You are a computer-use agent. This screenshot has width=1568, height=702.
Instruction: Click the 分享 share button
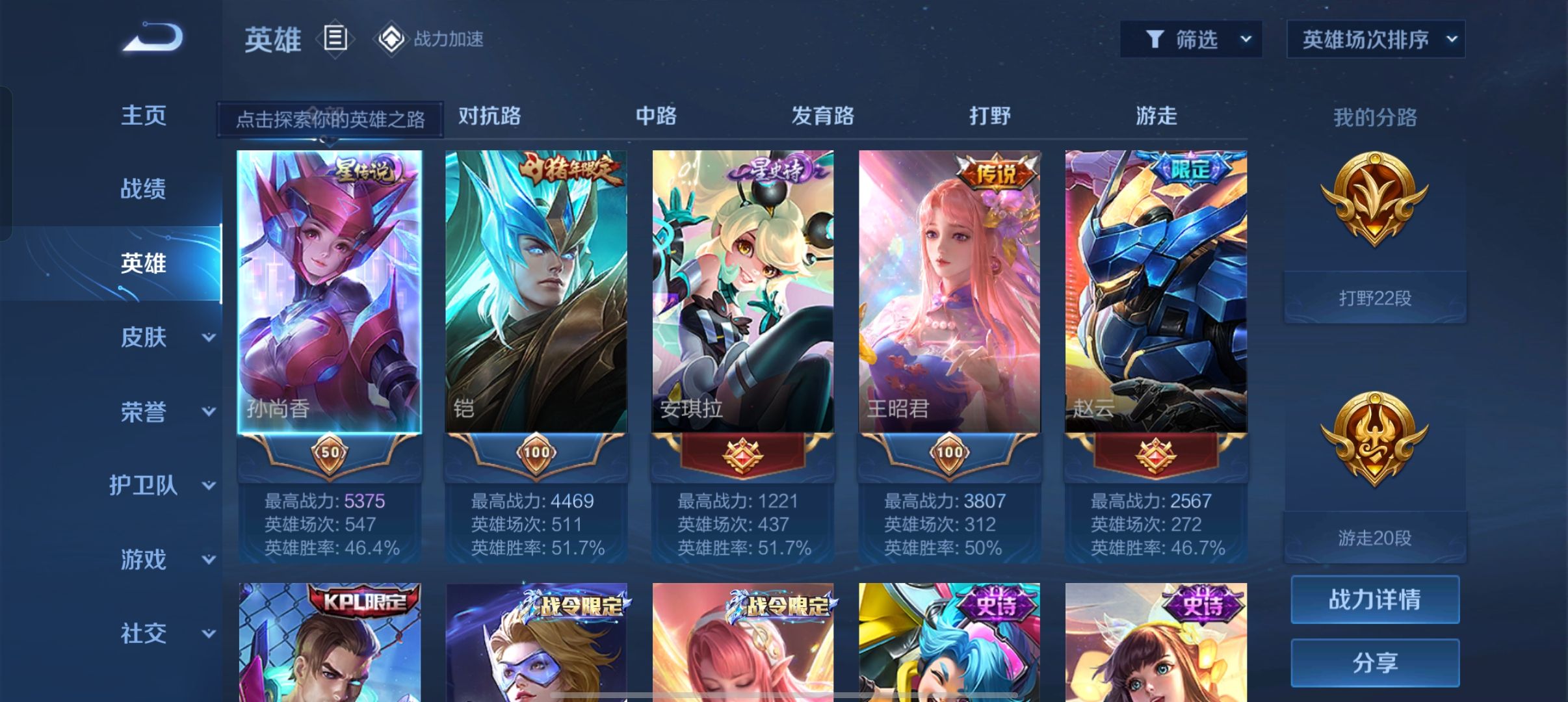(x=1375, y=662)
